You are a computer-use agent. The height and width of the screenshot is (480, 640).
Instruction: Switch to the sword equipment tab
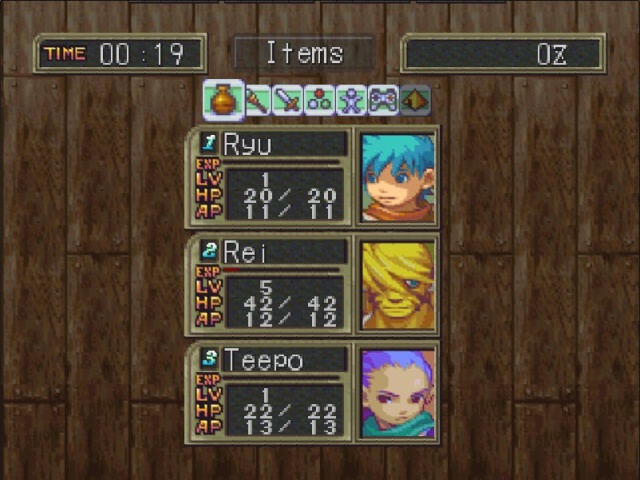[287, 101]
